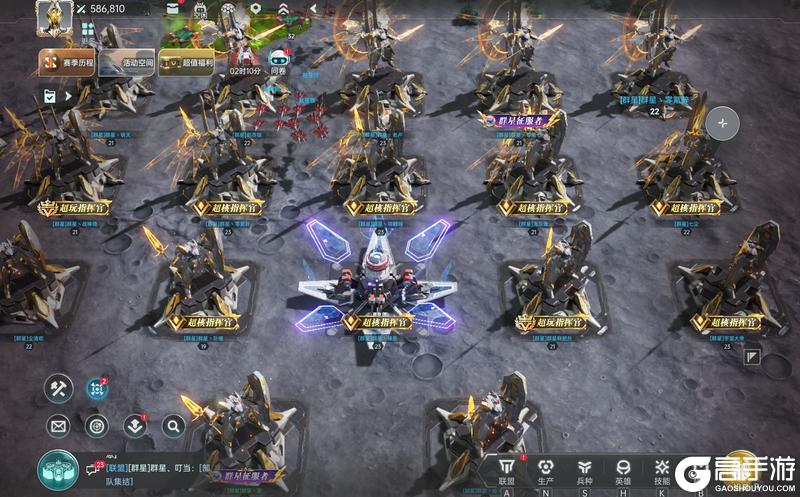The image size is (800, 497).
Task: Open the magnifying glass search
Action: click(173, 426)
